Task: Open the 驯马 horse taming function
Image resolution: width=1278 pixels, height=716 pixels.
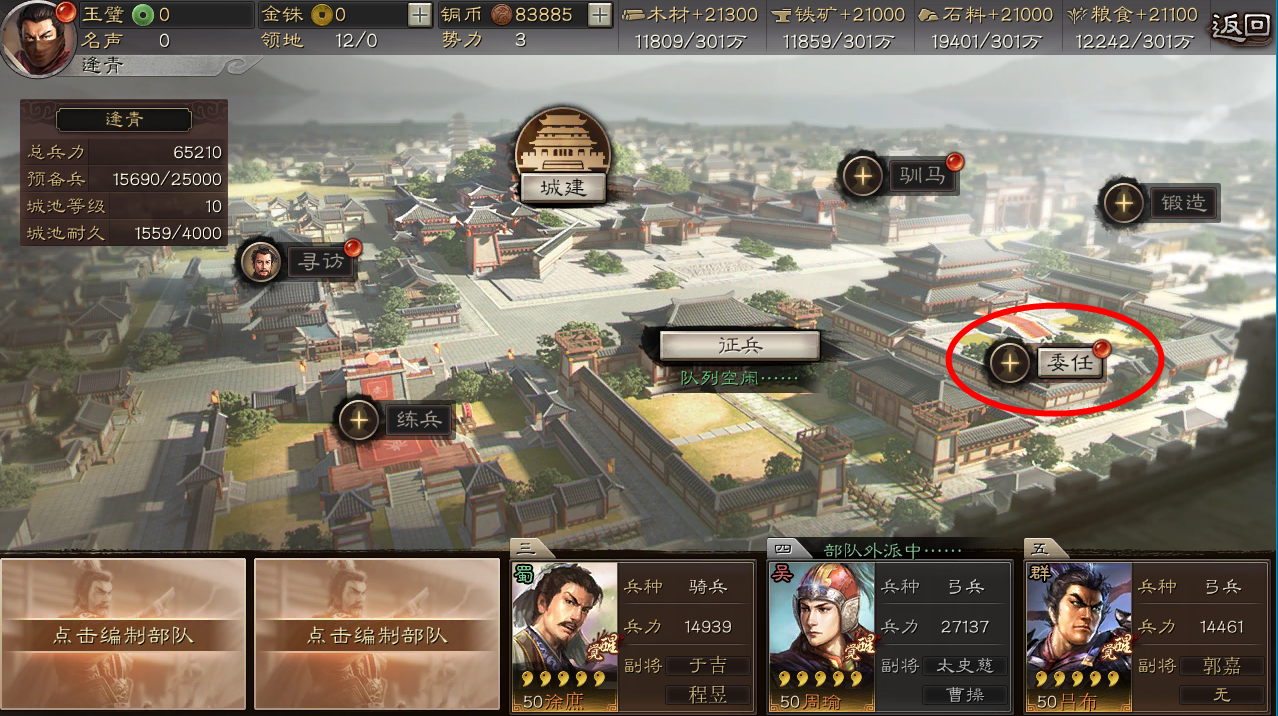Action: point(920,177)
